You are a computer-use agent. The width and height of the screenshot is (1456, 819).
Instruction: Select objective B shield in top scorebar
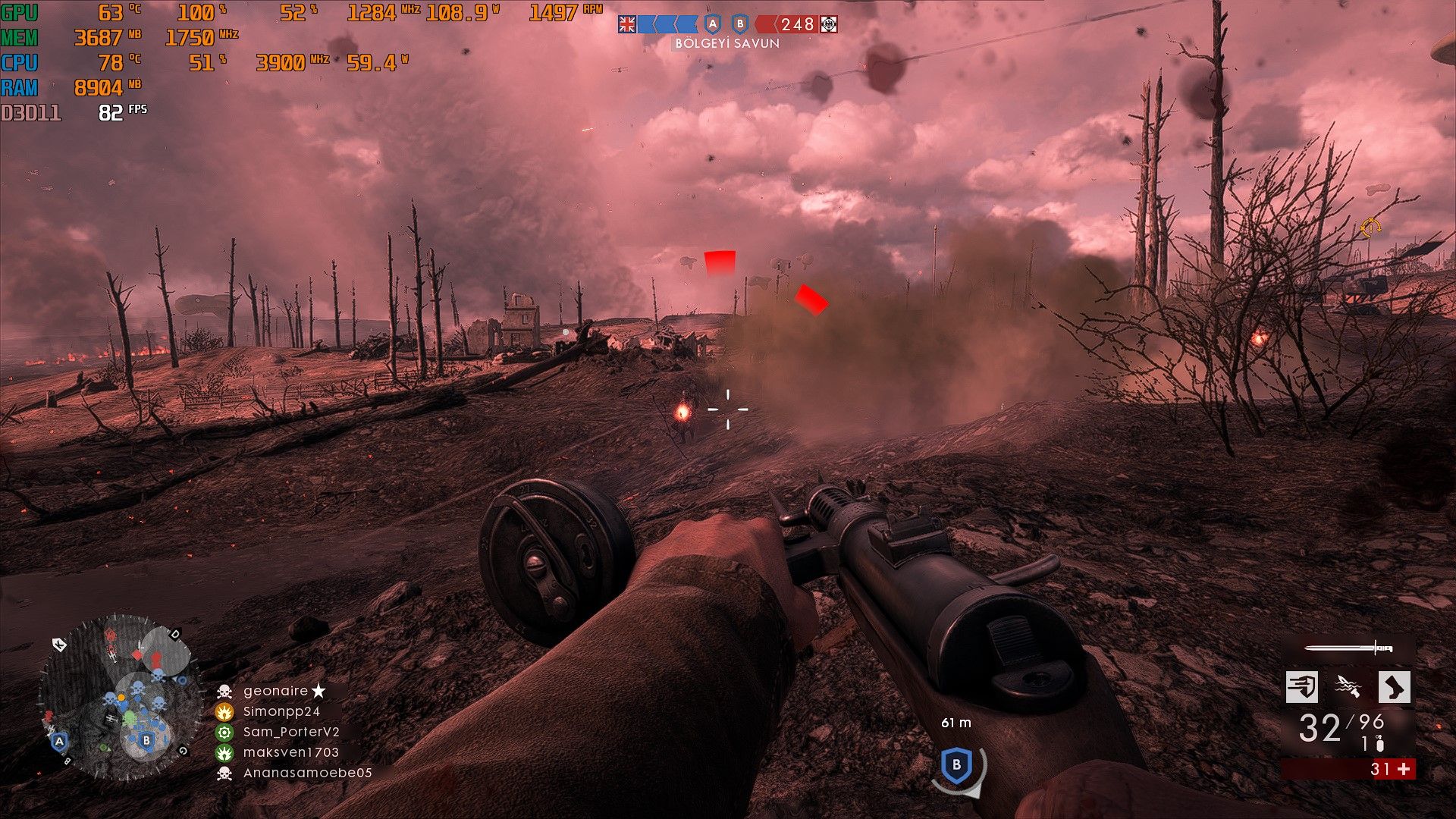tap(740, 24)
